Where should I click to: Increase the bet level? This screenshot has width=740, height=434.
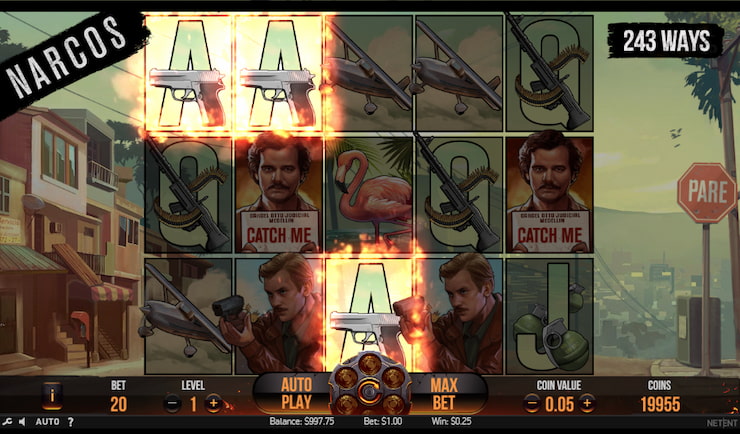tap(213, 404)
